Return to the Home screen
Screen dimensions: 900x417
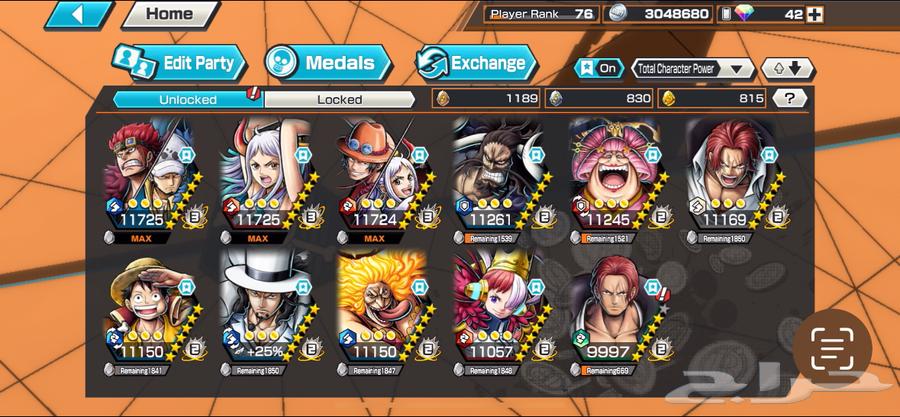[170, 14]
